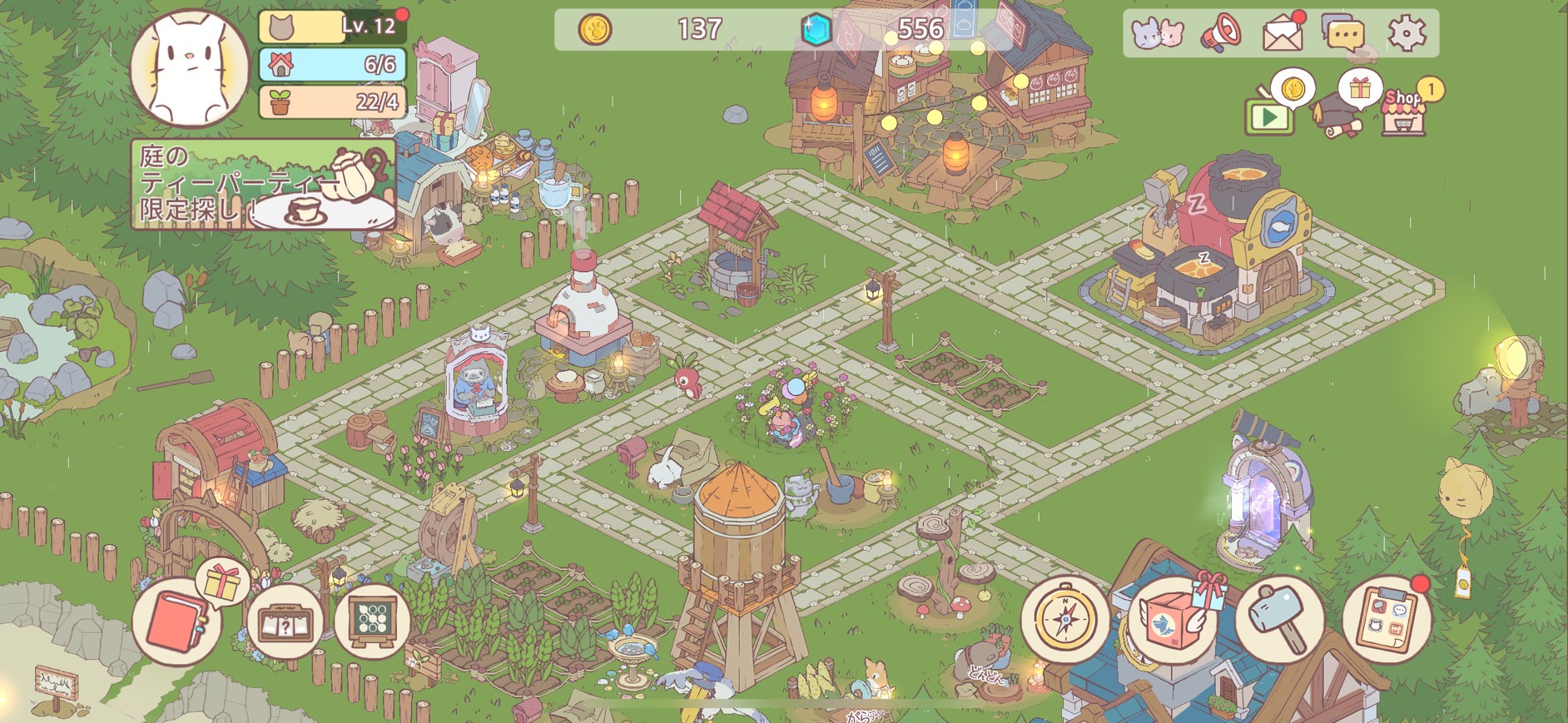This screenshot has width=1568, height=723.
Task: Watch the TV ad for coins
Action: pyautogui.click(x=1269, y=114)
